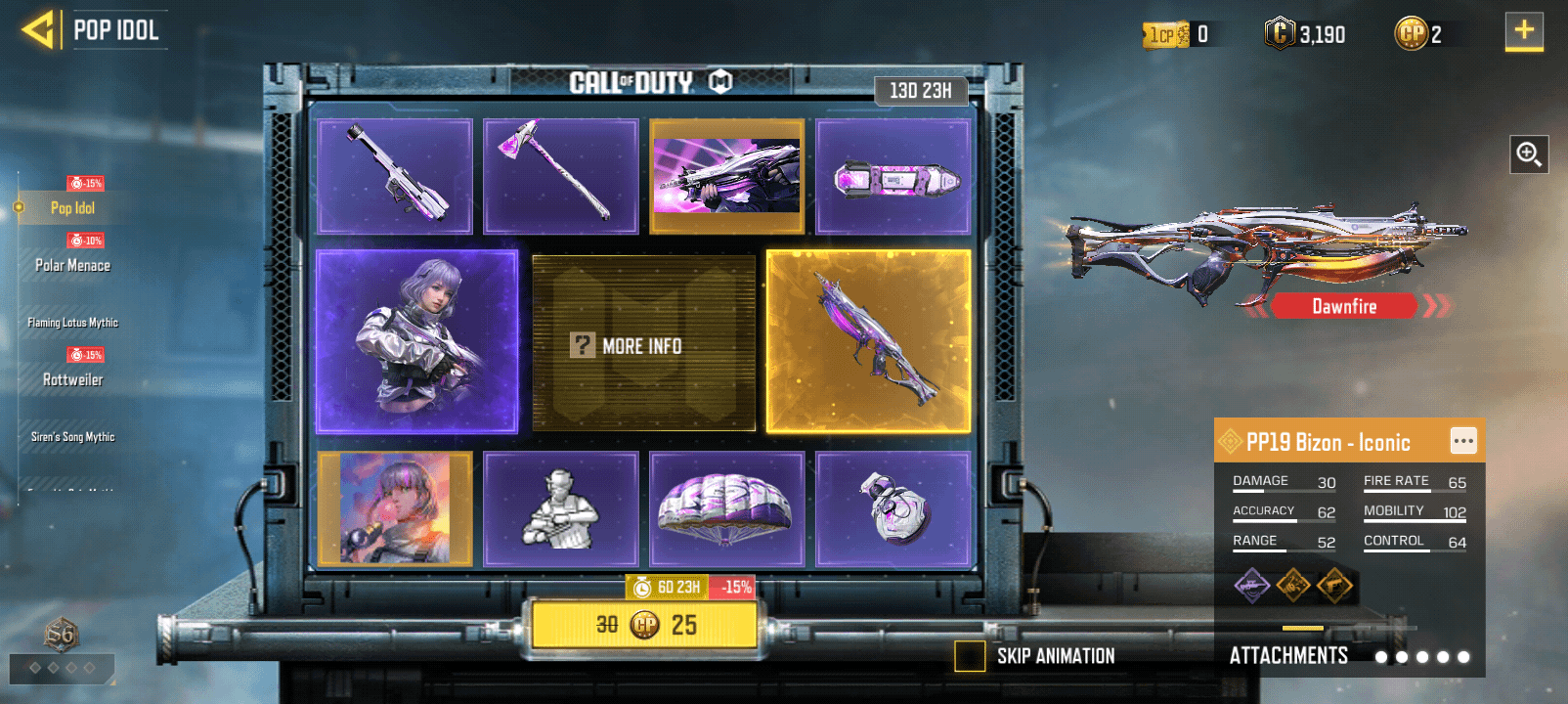The height and width of the screenshot is (704, 1568).
Task: Open the More Info panel
Action: pyautogui.click(x=643, y=345)
